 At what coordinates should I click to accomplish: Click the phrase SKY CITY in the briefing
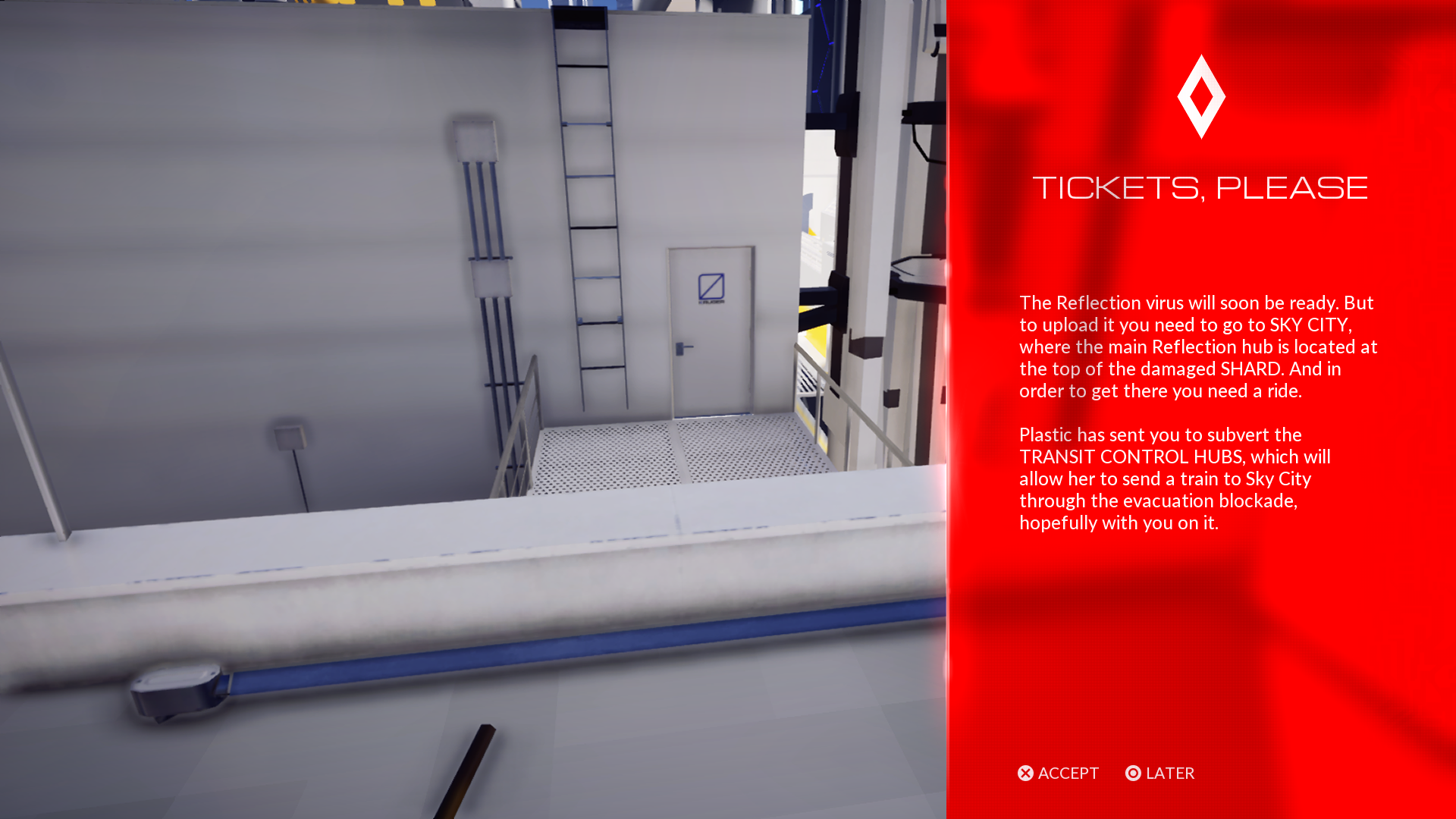point(1310,325)
